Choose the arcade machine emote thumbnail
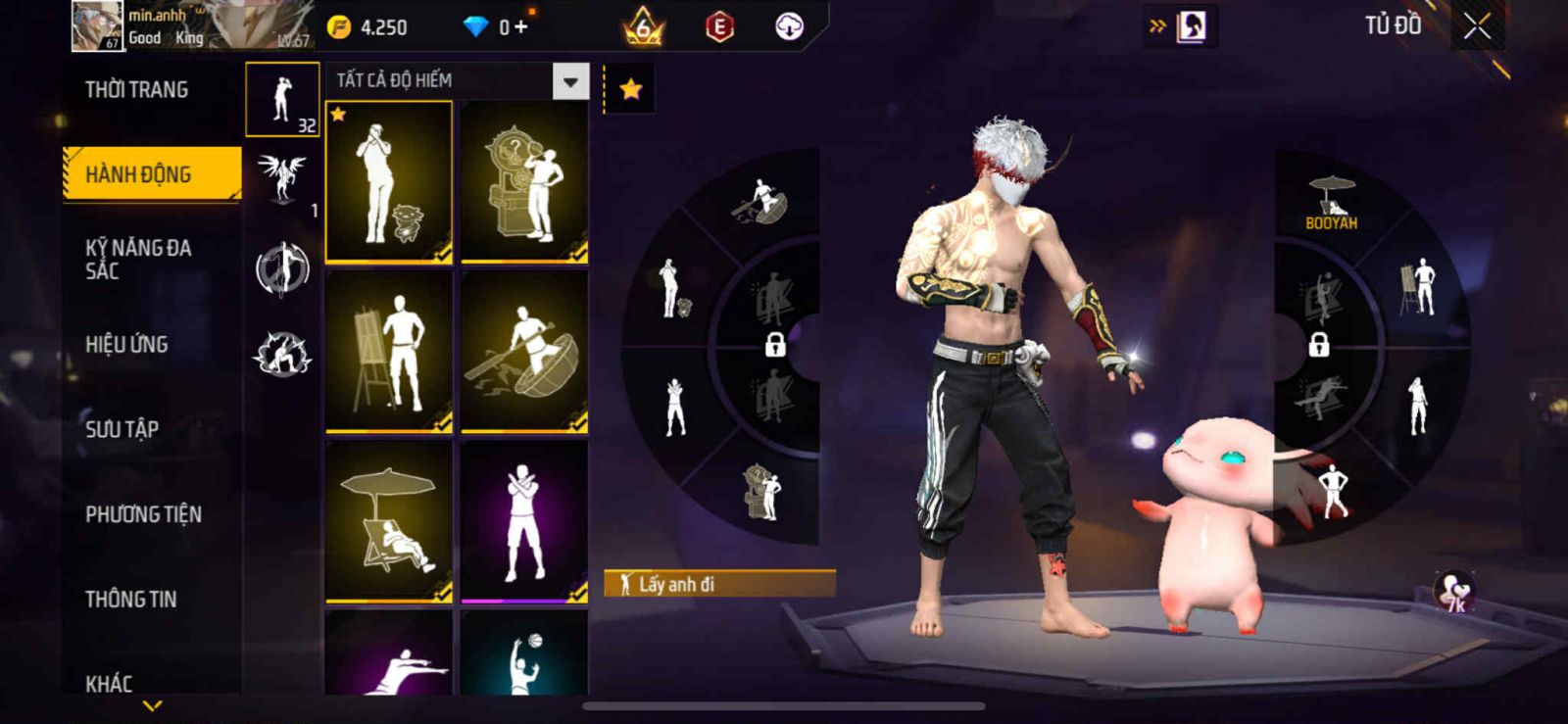Viewport: 1568px width, 724px height. tap(524, 182)
